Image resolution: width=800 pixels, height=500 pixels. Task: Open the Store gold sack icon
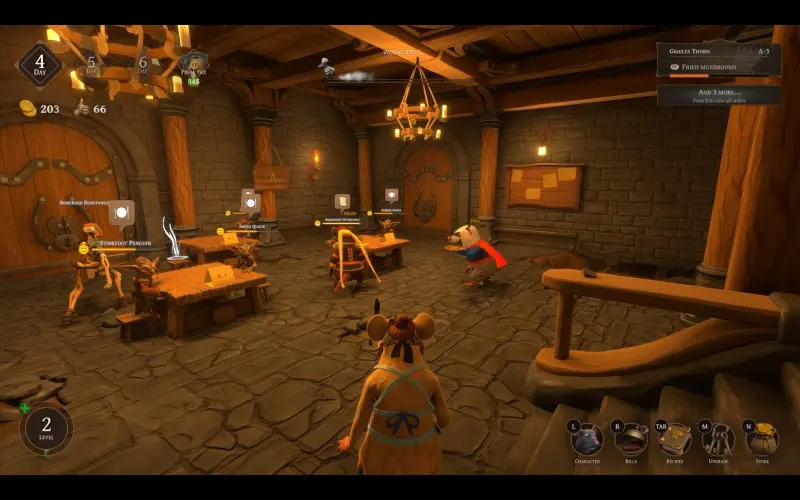click(762, 440)
